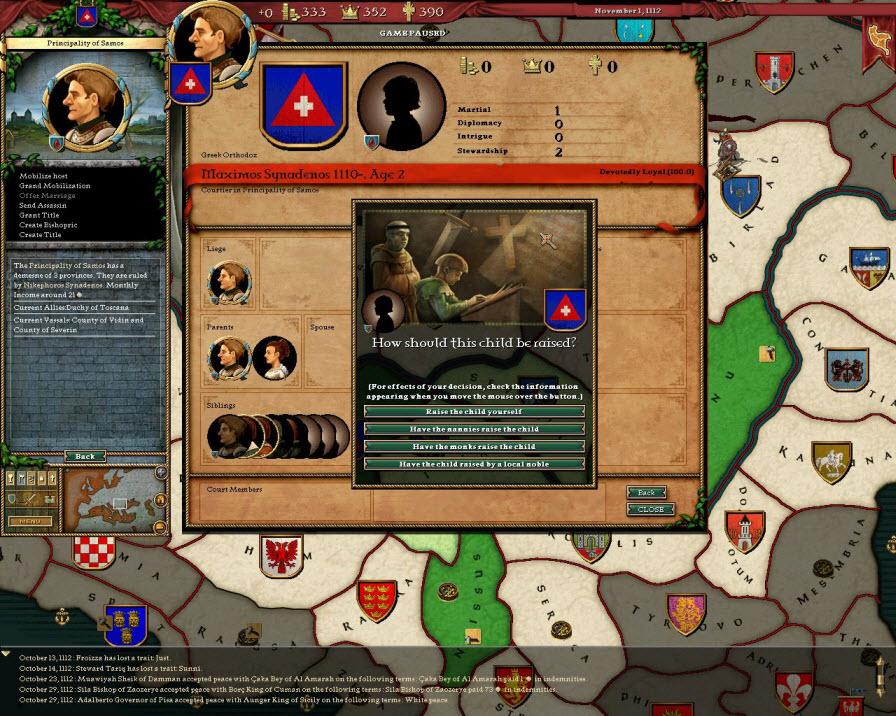Select Mobilize host action
Screen dimensions: 896x716
[47, 176]
